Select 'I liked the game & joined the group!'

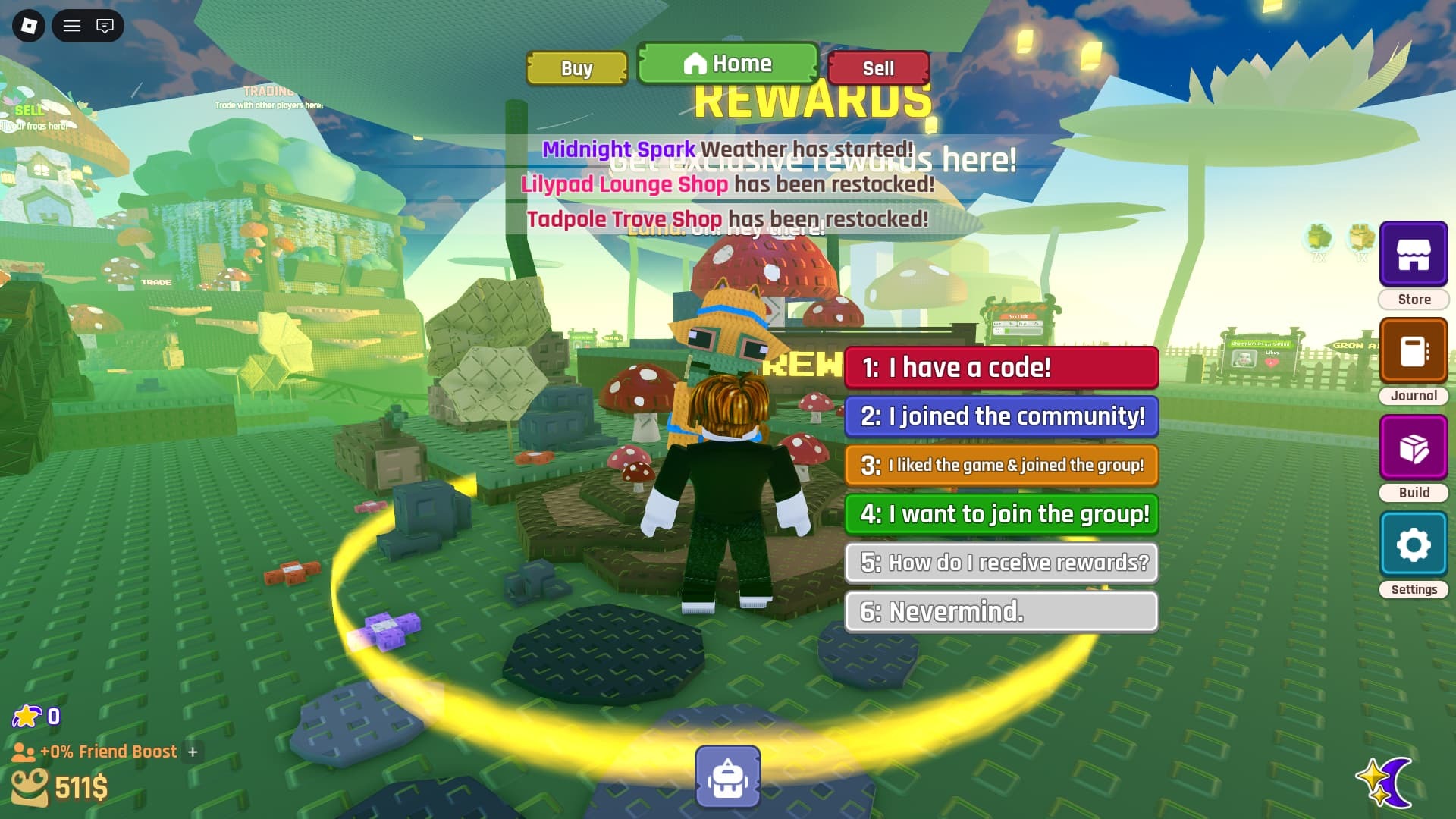[1001, 466]
